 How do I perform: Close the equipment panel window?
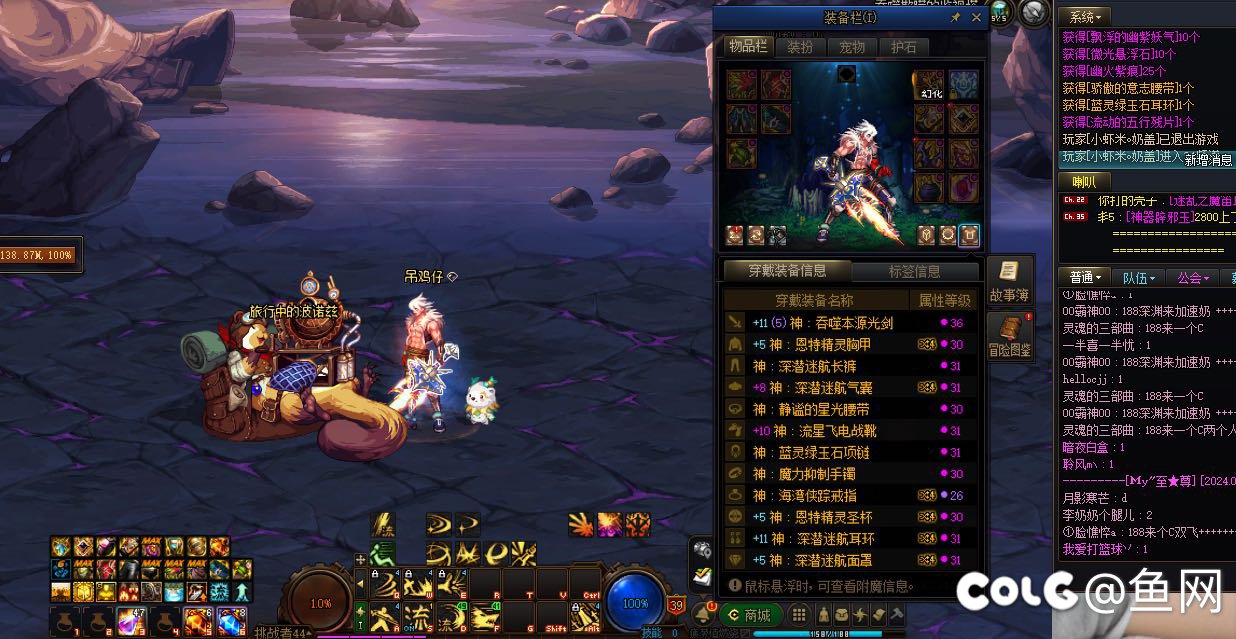(x=976, y=18)
